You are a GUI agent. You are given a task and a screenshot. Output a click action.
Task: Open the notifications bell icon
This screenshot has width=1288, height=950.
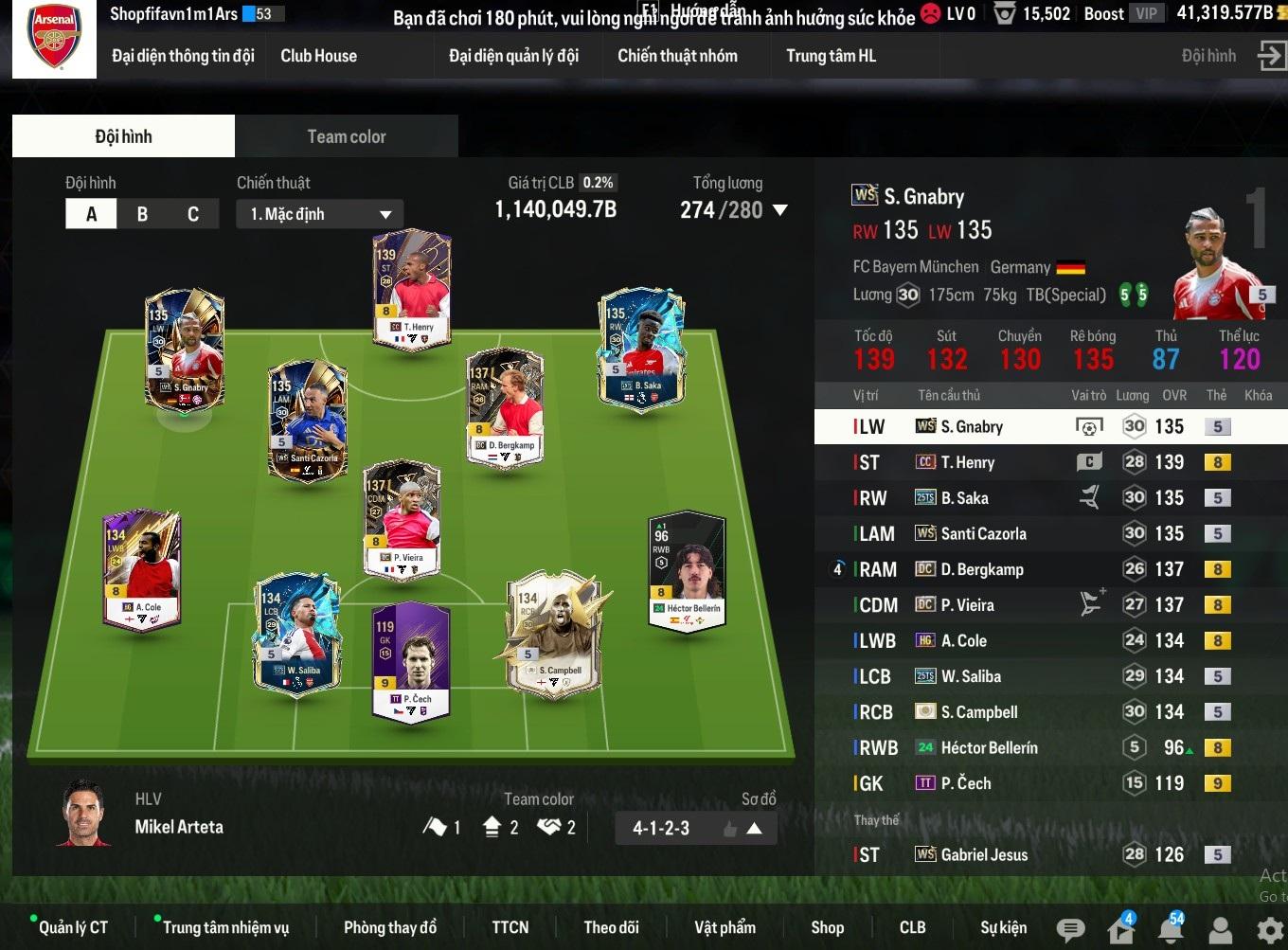click(x=1171, y=929)
